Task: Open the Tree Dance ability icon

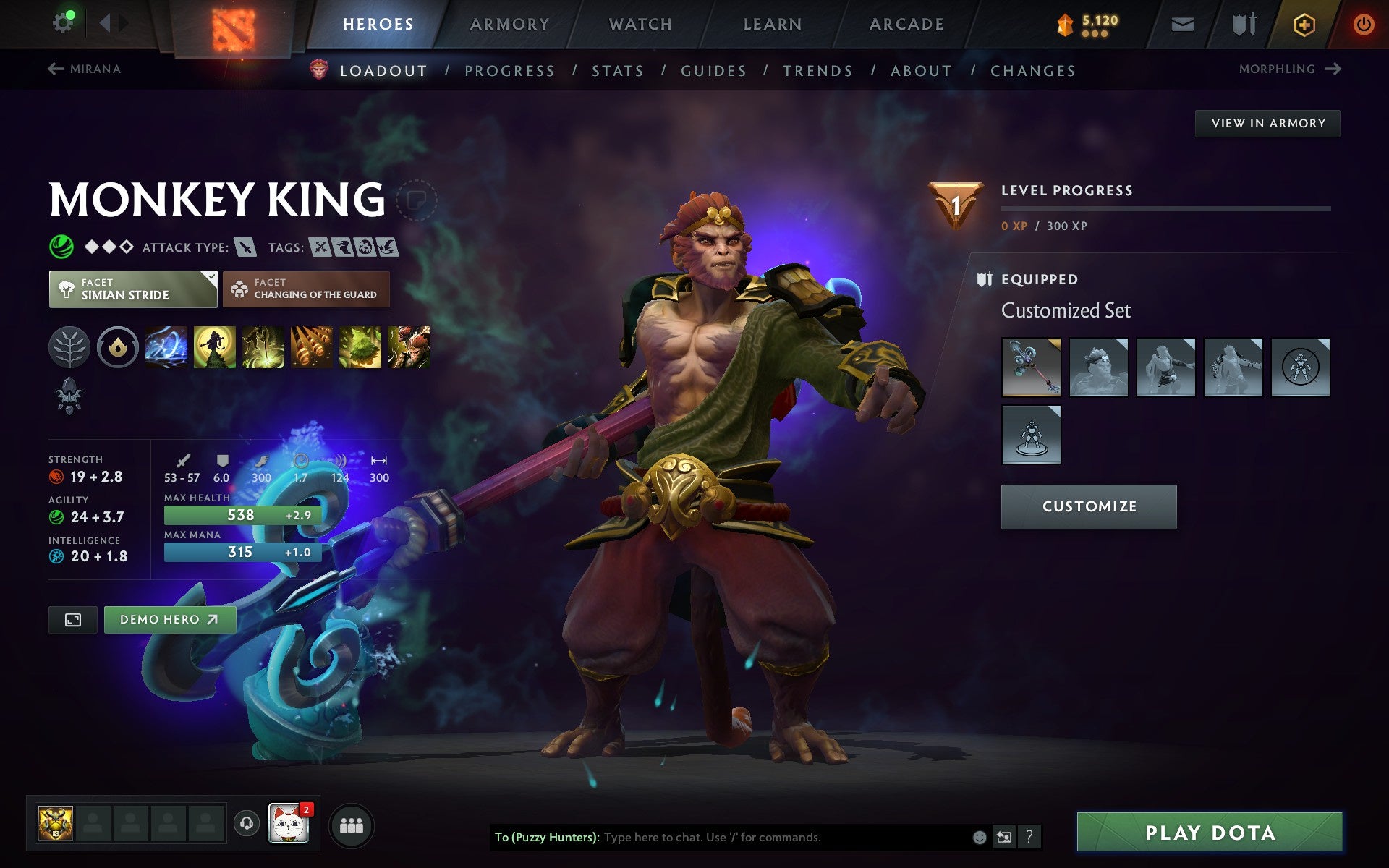Action: click(x=213, y=347)
